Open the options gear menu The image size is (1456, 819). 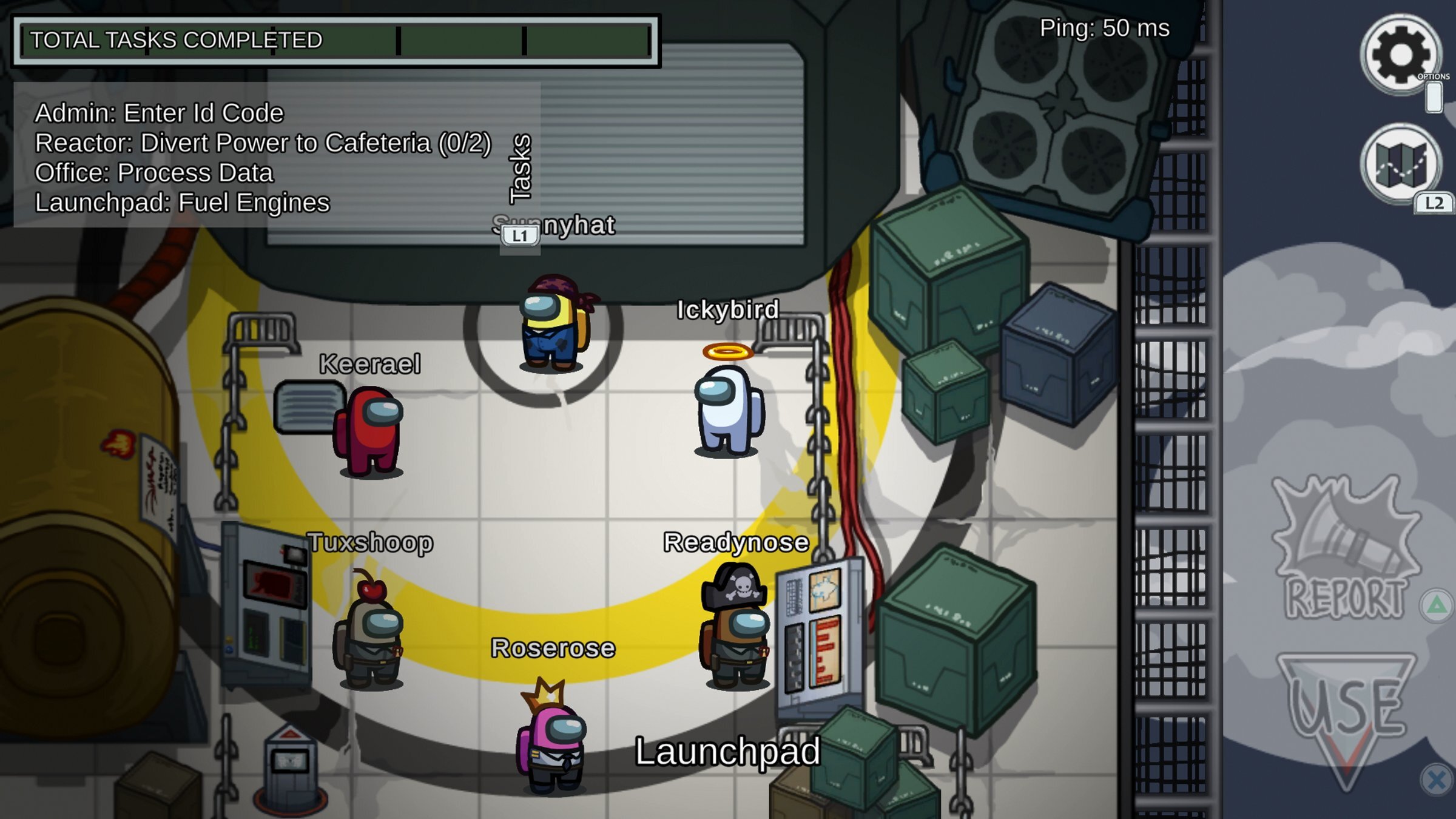[x=1401, y=55]
